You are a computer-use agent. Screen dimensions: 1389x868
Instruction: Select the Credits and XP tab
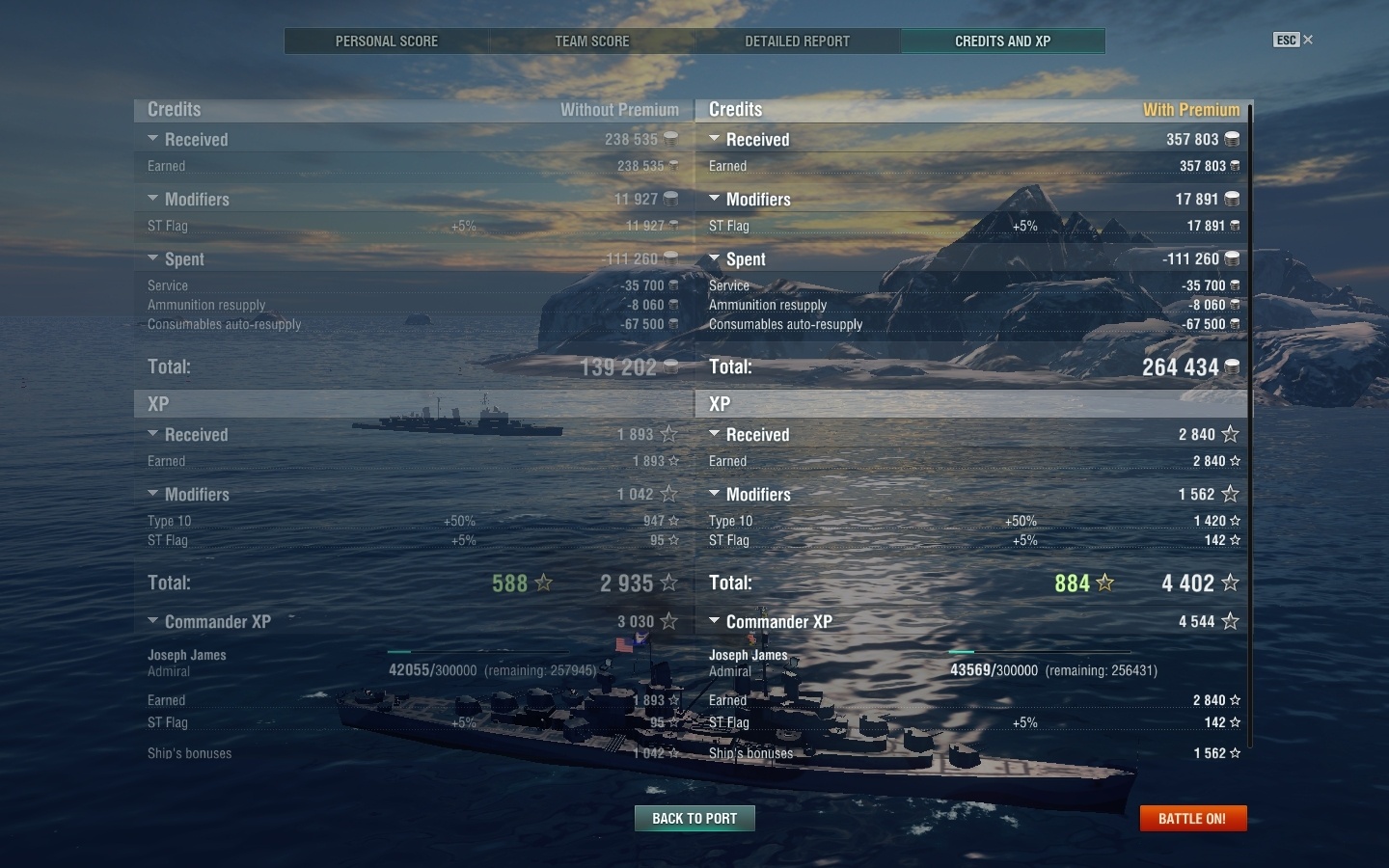tap(1002, 41)
